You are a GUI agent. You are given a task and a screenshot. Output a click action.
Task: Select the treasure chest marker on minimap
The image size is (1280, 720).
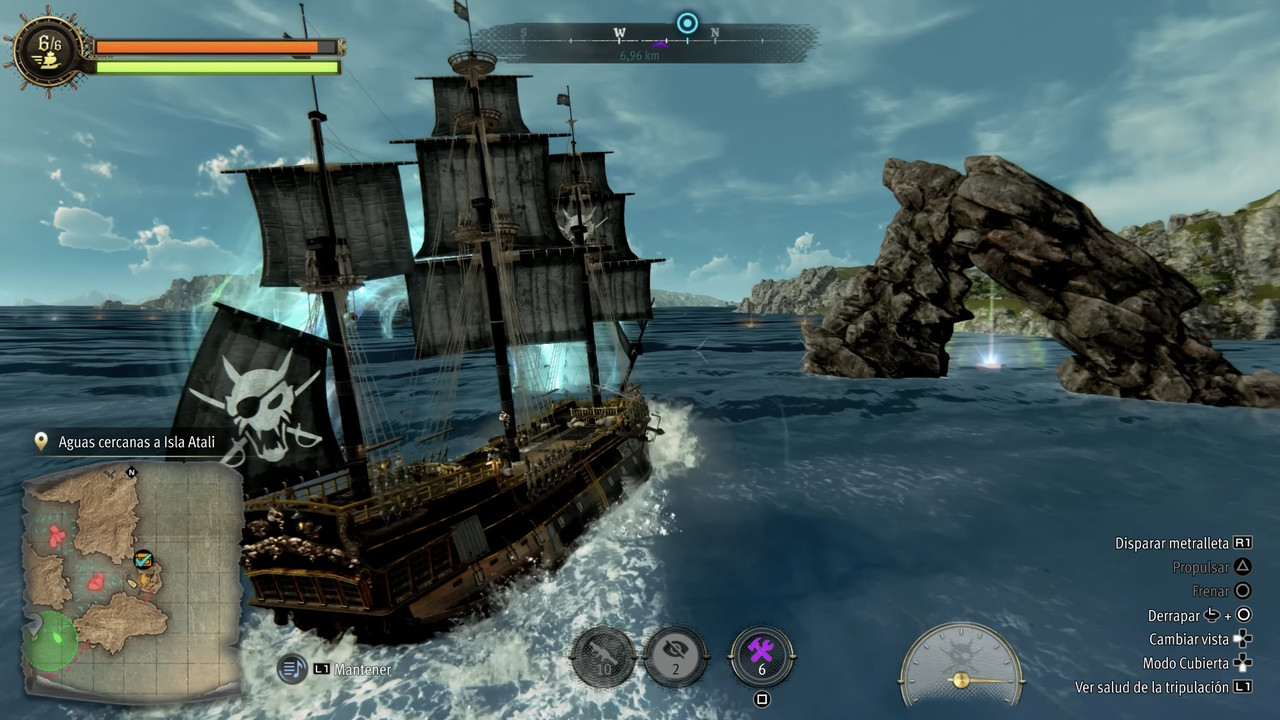pos(143,559)
